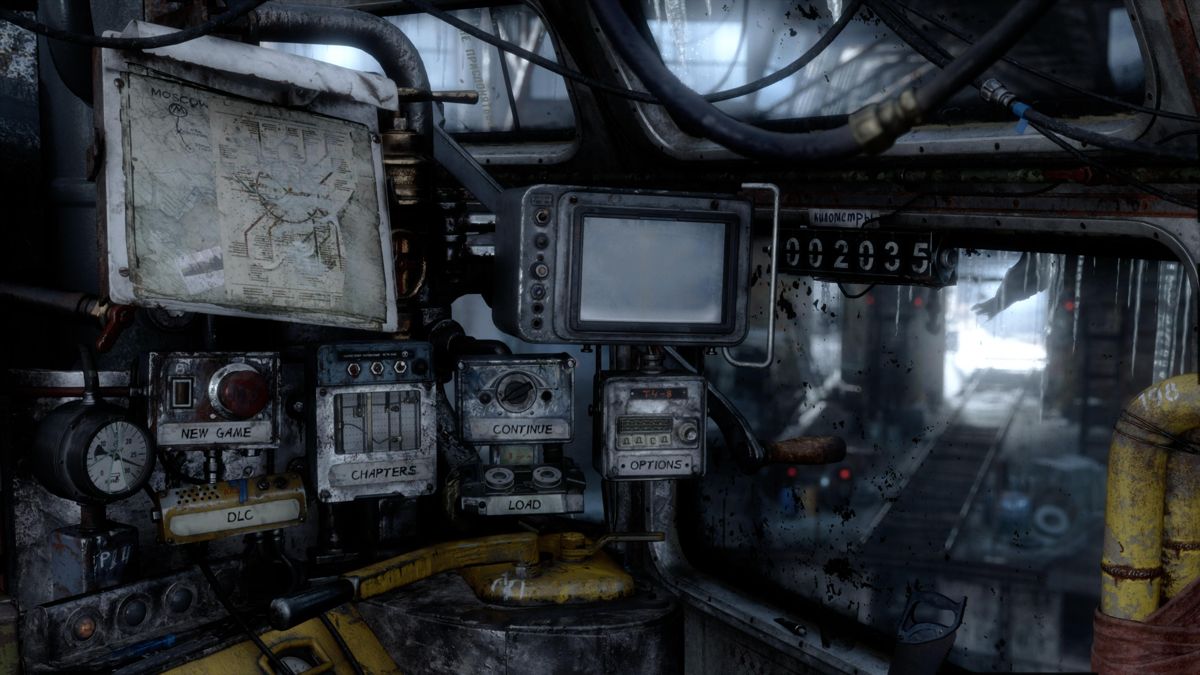Open the Chapters menu

(383, 471)
